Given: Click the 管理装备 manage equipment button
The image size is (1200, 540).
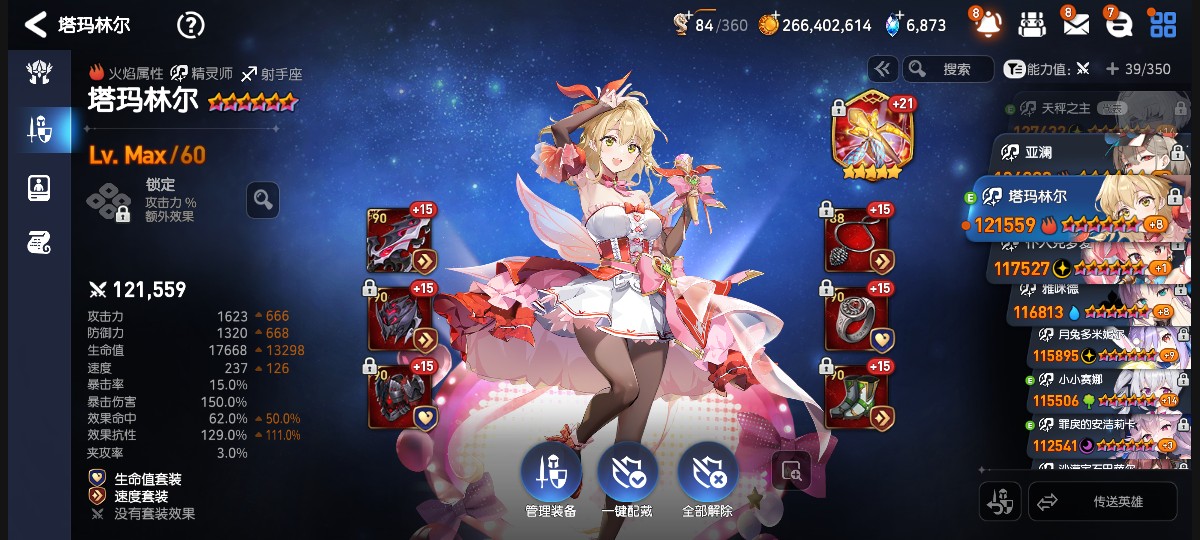Looking at the screenshot, I should pos(550,478).
